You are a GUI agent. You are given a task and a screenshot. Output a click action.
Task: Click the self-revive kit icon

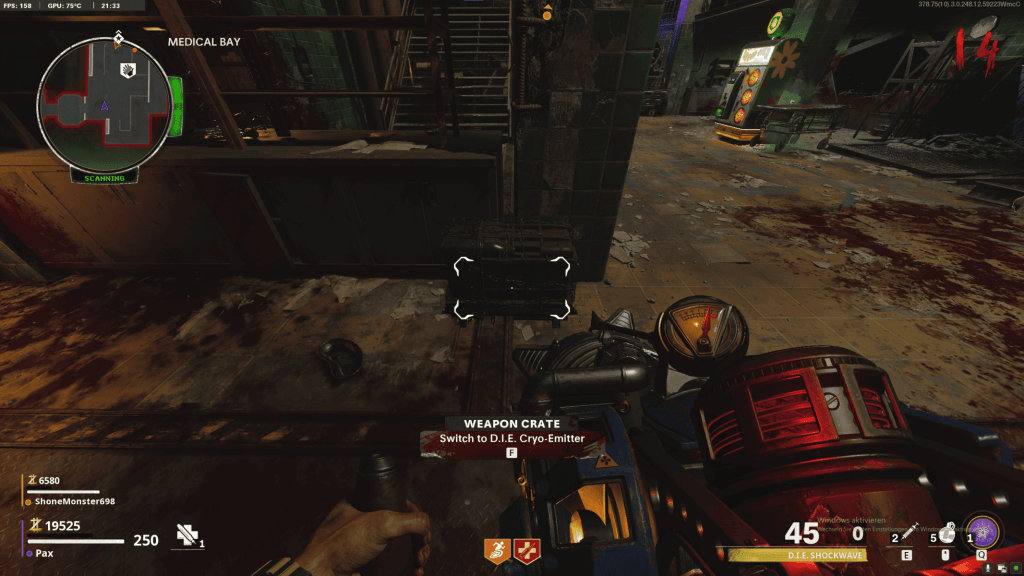[x=186, y=536]
